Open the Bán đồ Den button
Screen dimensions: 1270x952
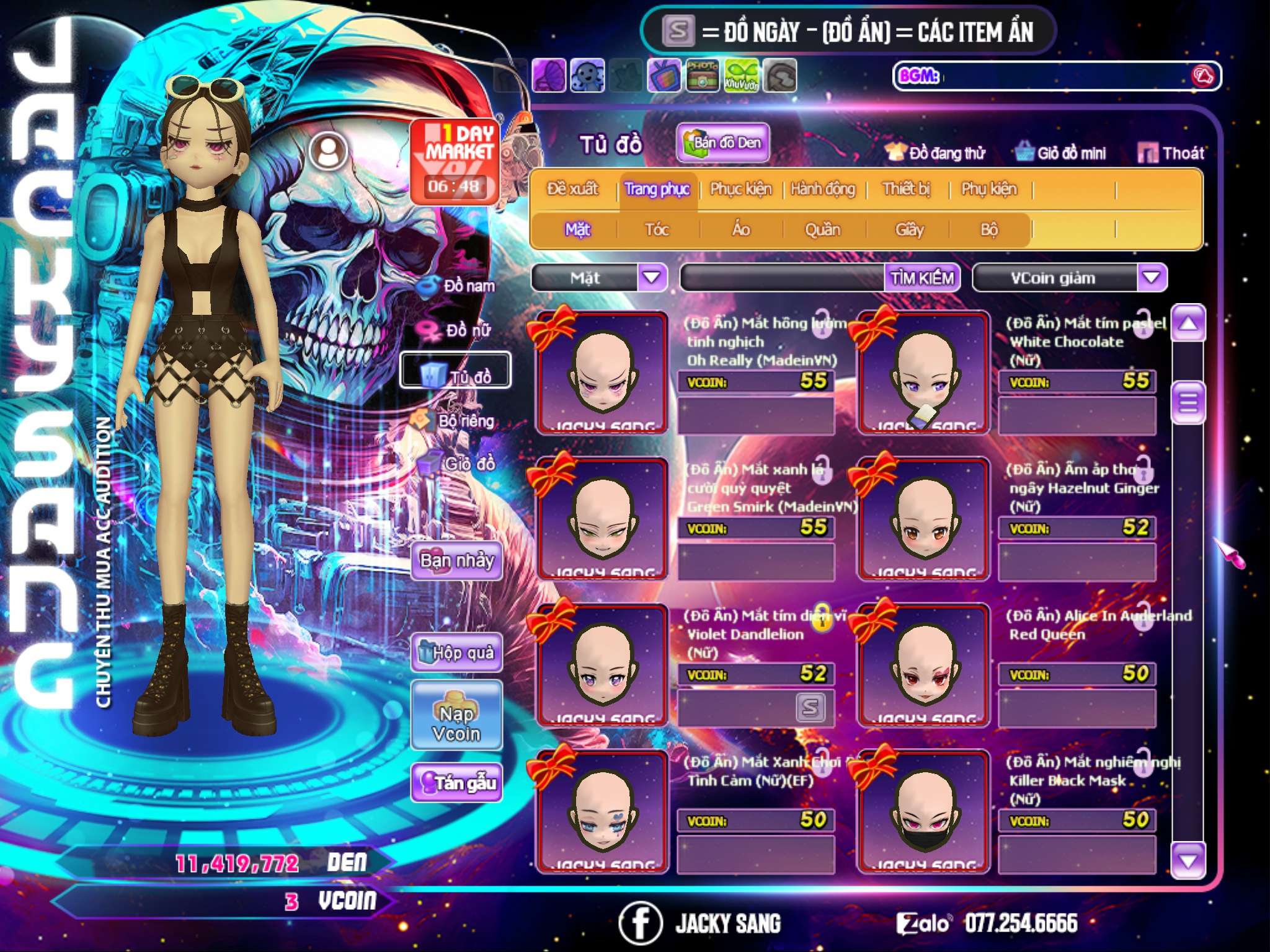(x=722, y=143)
